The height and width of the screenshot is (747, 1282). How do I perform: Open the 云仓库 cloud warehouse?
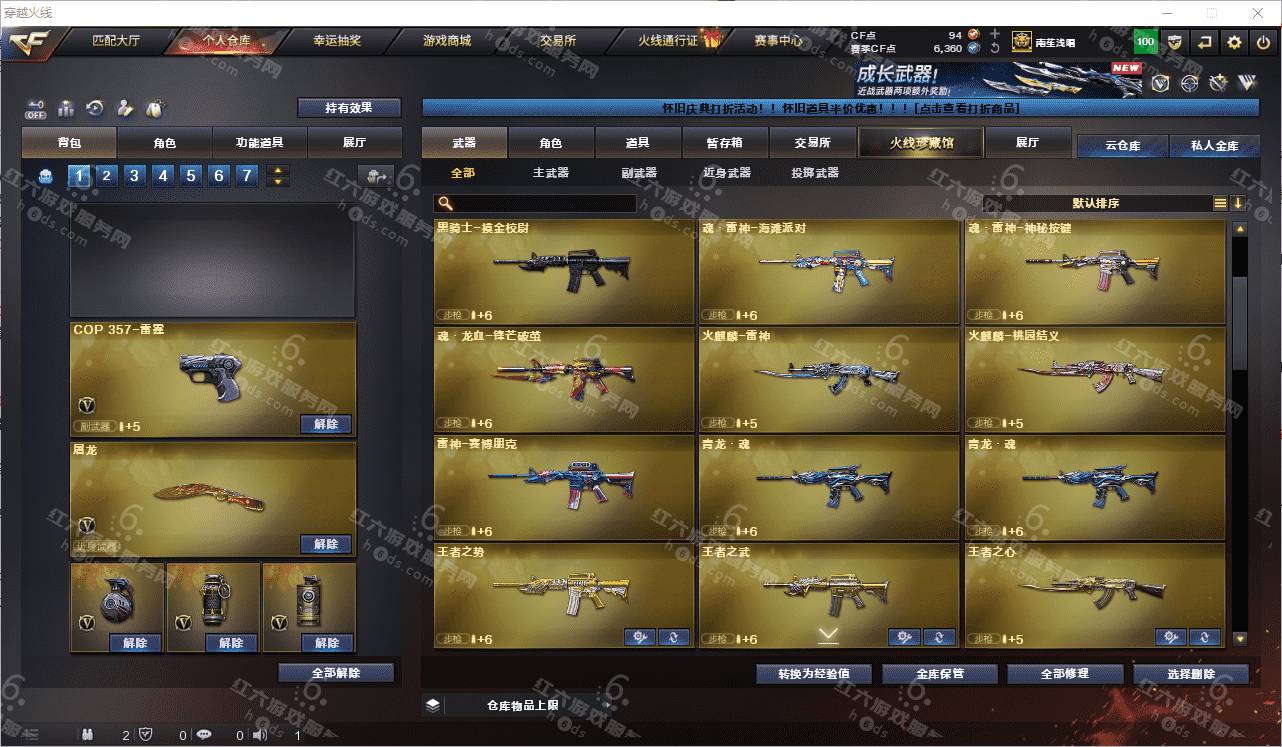(1122, 146)
